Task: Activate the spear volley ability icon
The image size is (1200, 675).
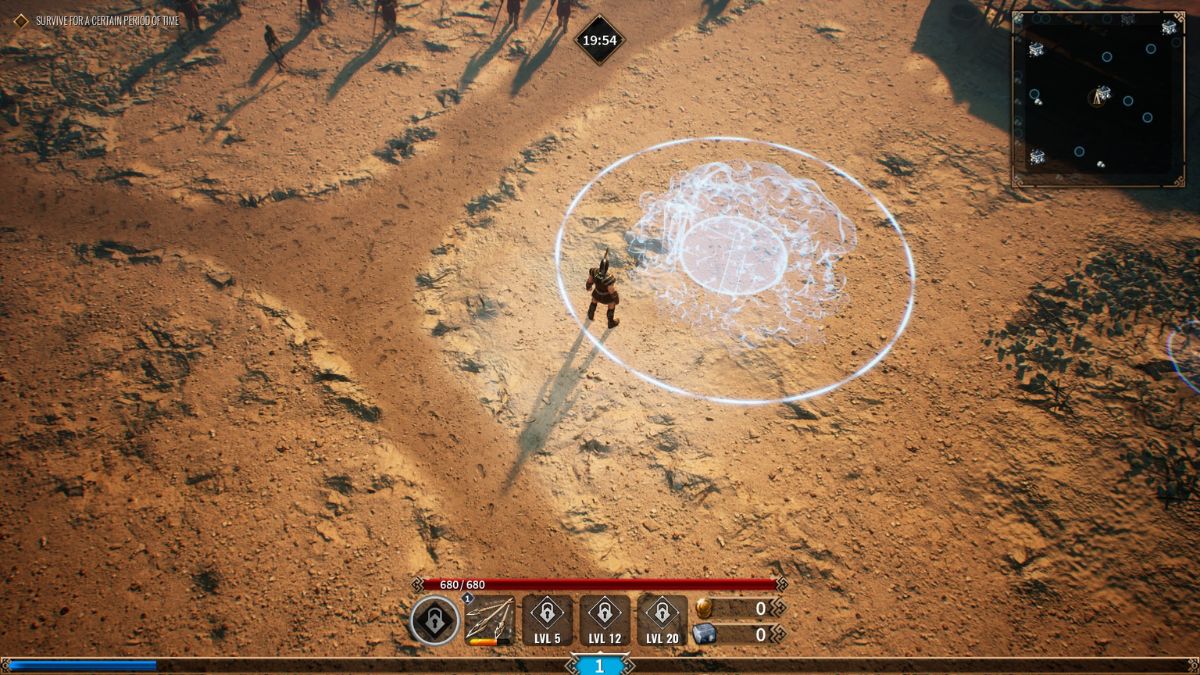Action: 490,620
